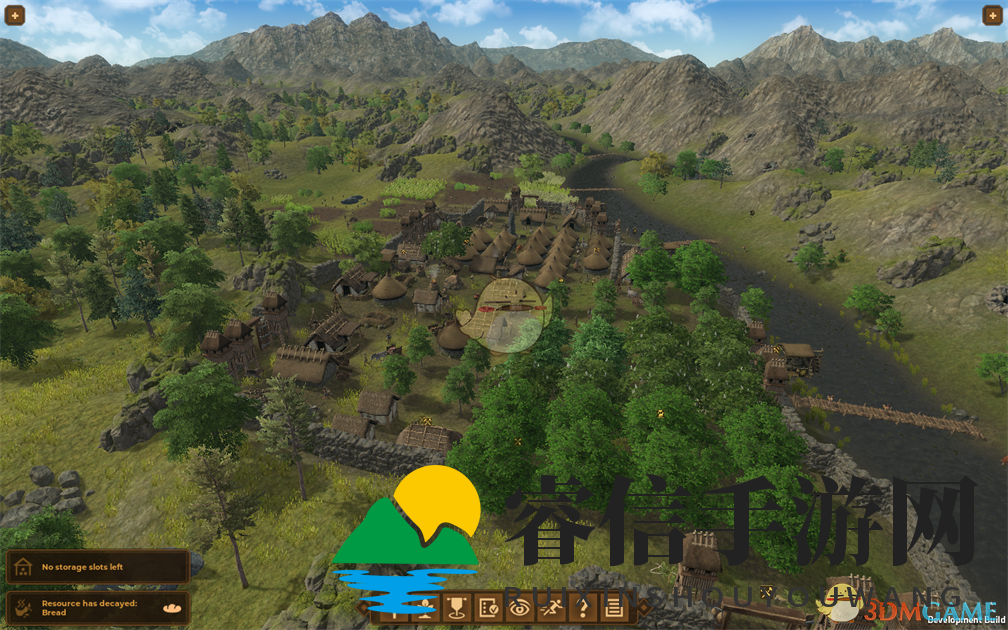Screen dimensions: 1008x630
Task: Click the goblet icon in the toolbar
Action: click(457, 606)
